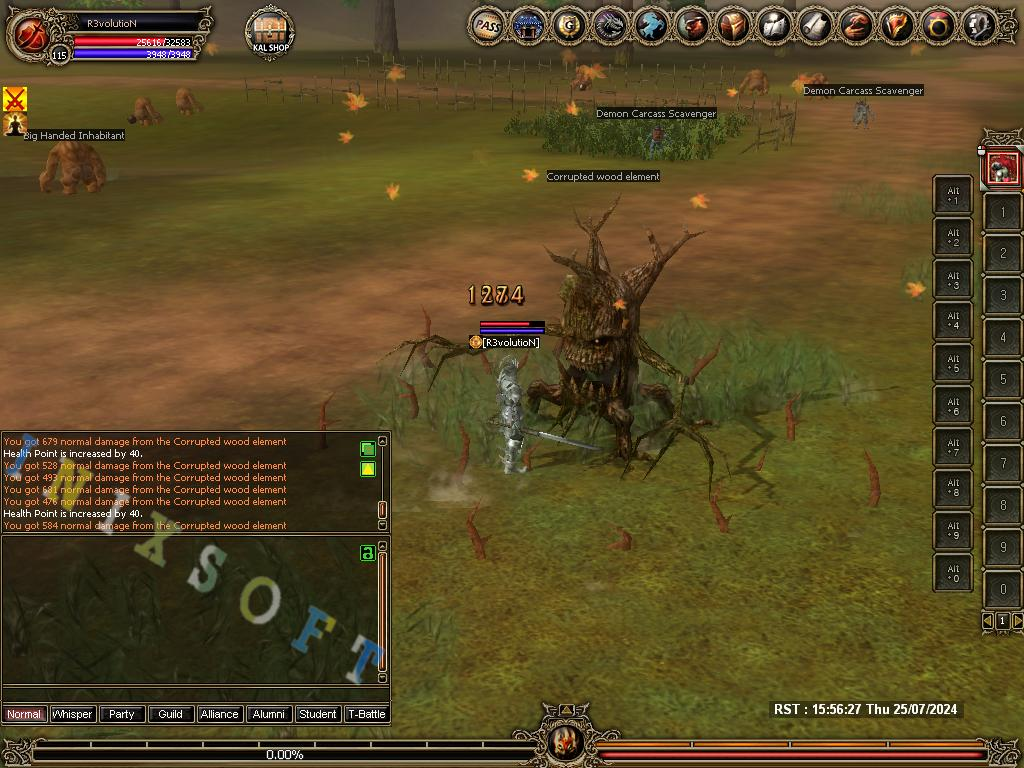This screenshot has height=768, width=1024.
Task: Select the dragon head icon
Action: click(x=610, y=26)
